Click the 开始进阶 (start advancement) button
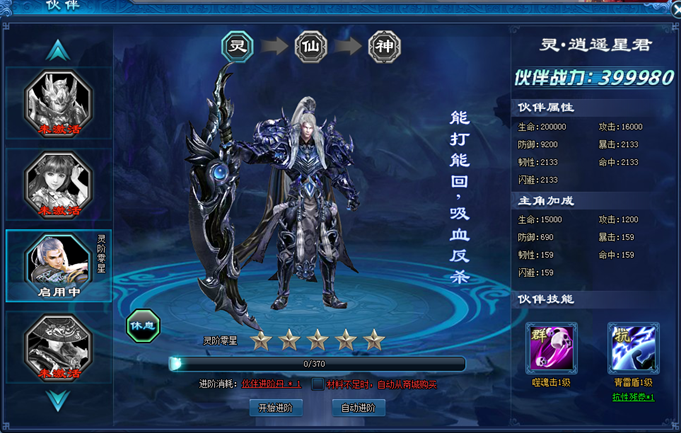The height and width of the screenshot is (433, 681). coord(275,408)
